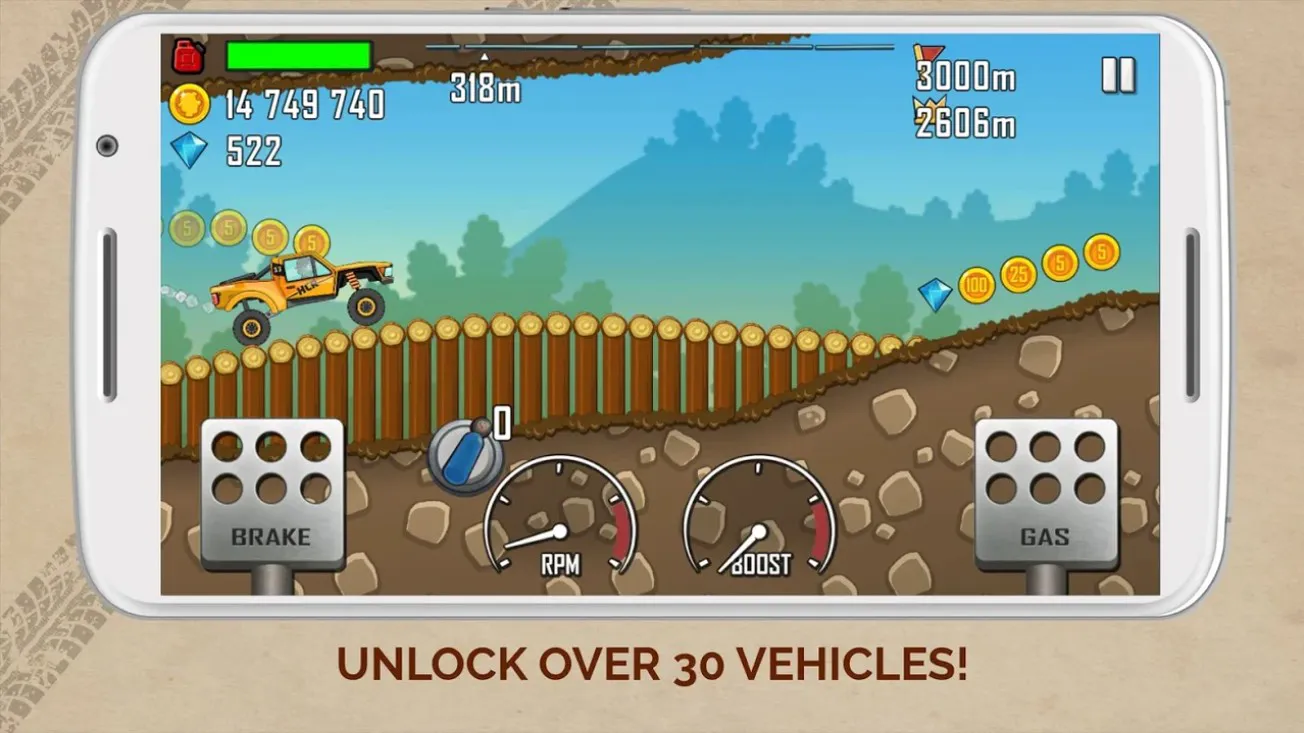Tap the 3000m goal distance label
1304x733 pixels.
click(965, 77)
